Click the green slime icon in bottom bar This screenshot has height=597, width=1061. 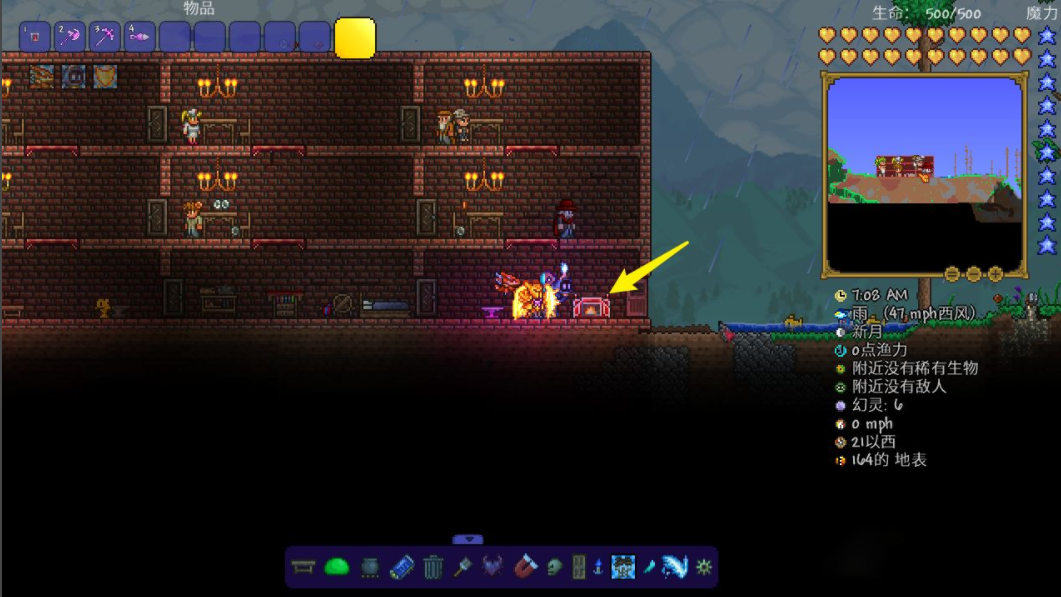click(336, 567)
